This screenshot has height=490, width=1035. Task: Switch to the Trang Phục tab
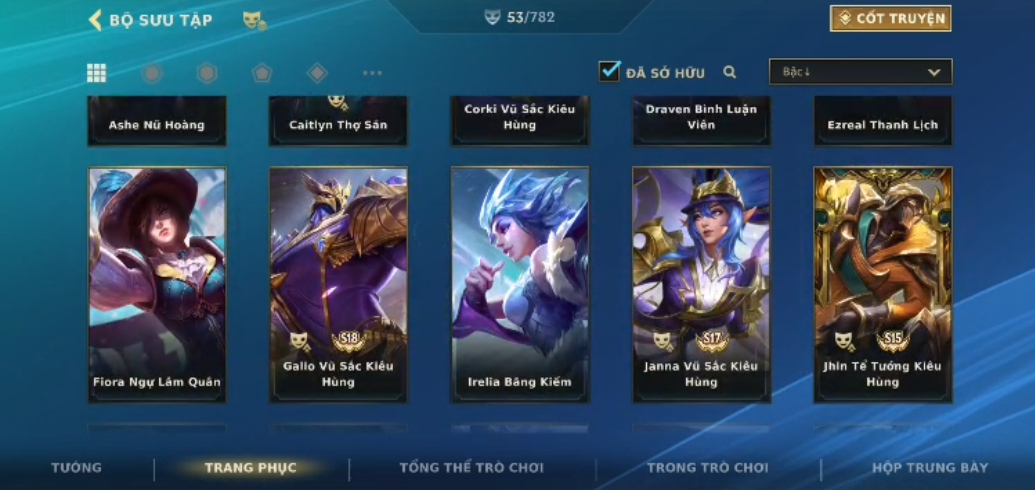click(250, 468)
